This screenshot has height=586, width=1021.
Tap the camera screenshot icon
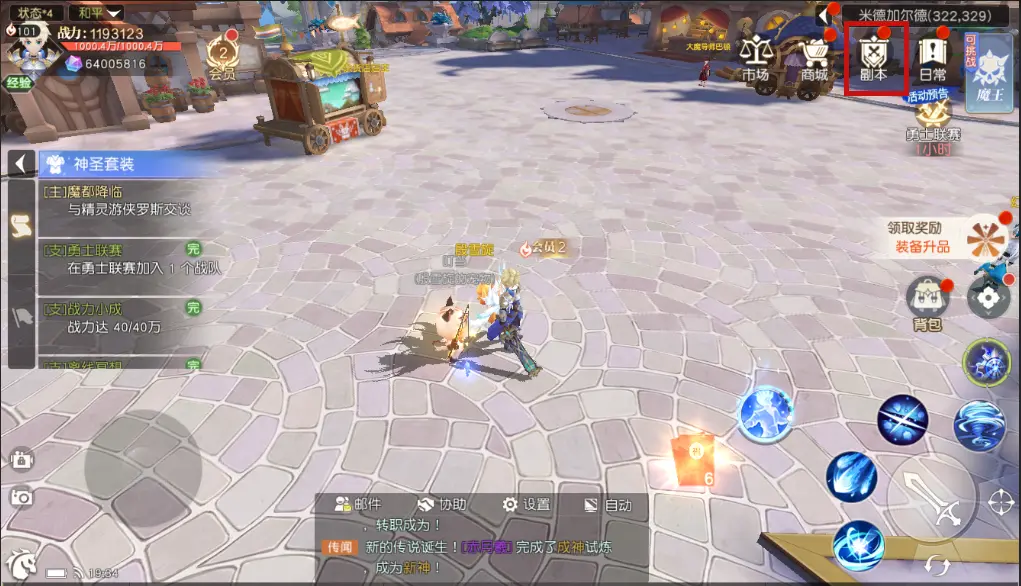21,496
